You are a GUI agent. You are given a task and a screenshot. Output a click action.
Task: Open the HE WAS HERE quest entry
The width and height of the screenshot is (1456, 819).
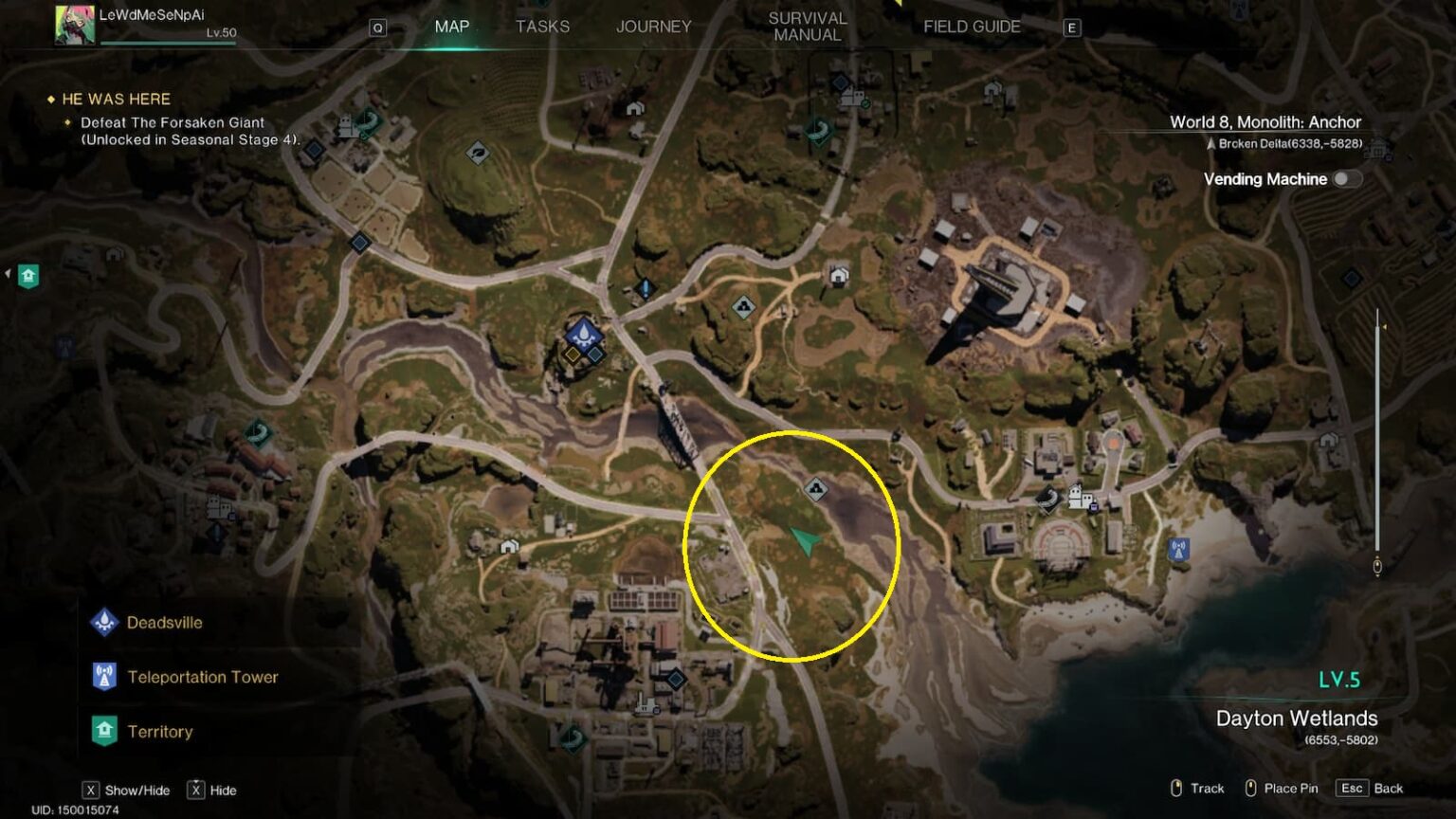115,99
